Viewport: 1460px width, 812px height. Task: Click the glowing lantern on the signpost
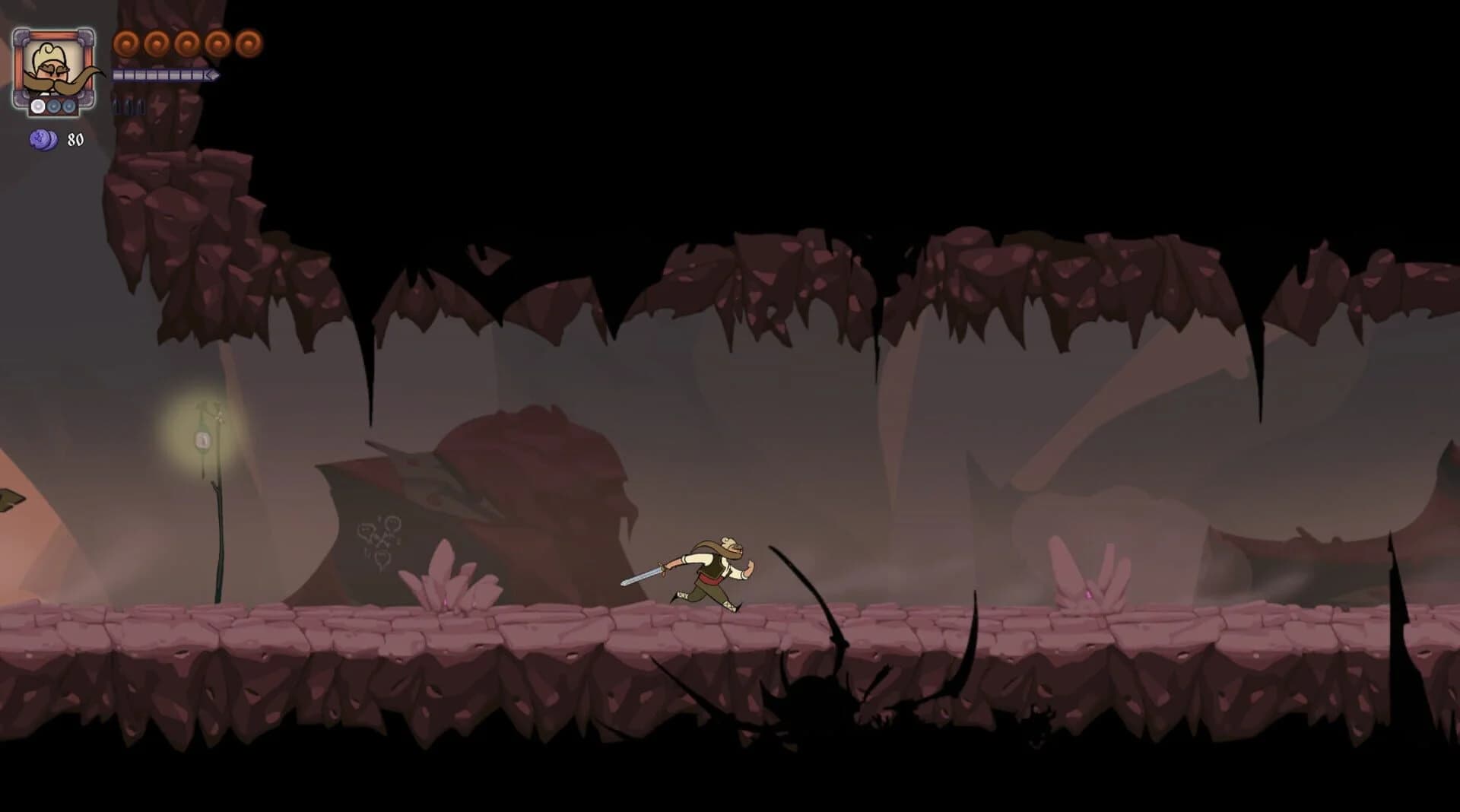[203, 441]
